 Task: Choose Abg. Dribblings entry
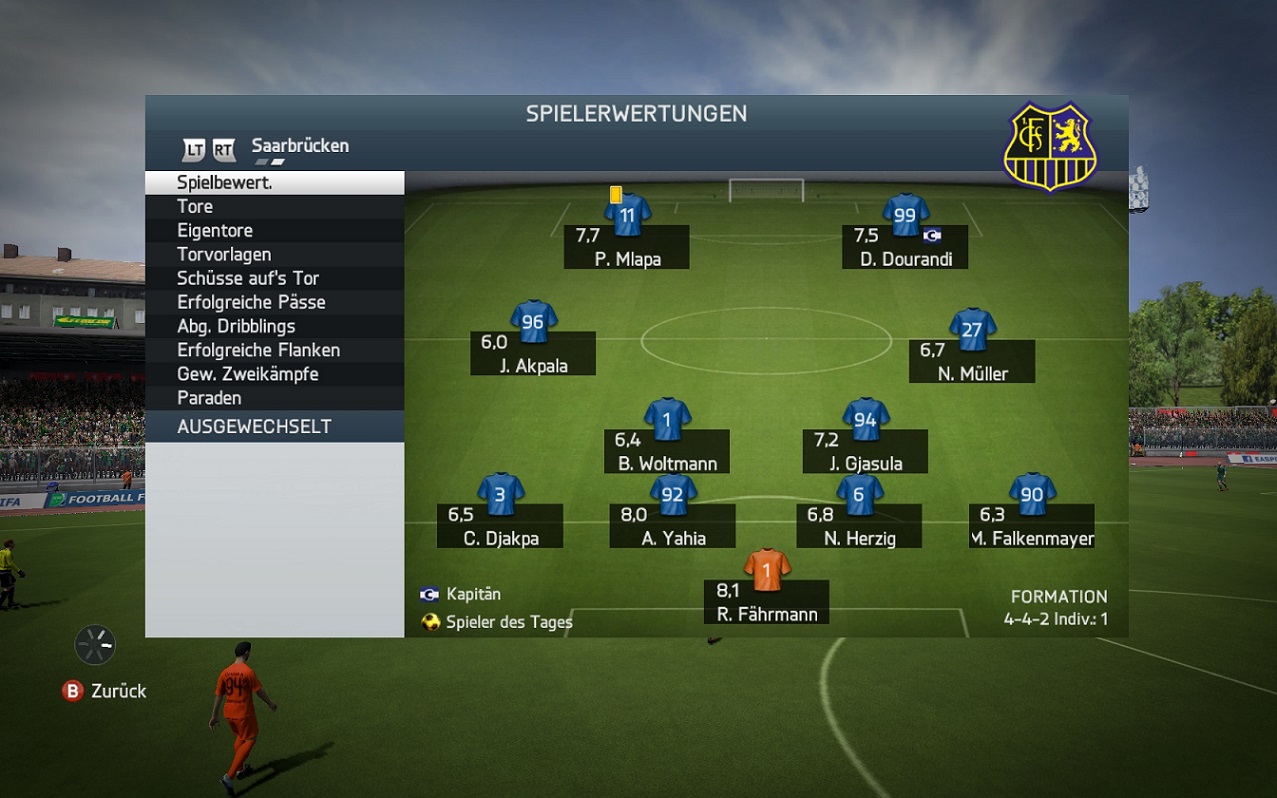tap(274, 327)
